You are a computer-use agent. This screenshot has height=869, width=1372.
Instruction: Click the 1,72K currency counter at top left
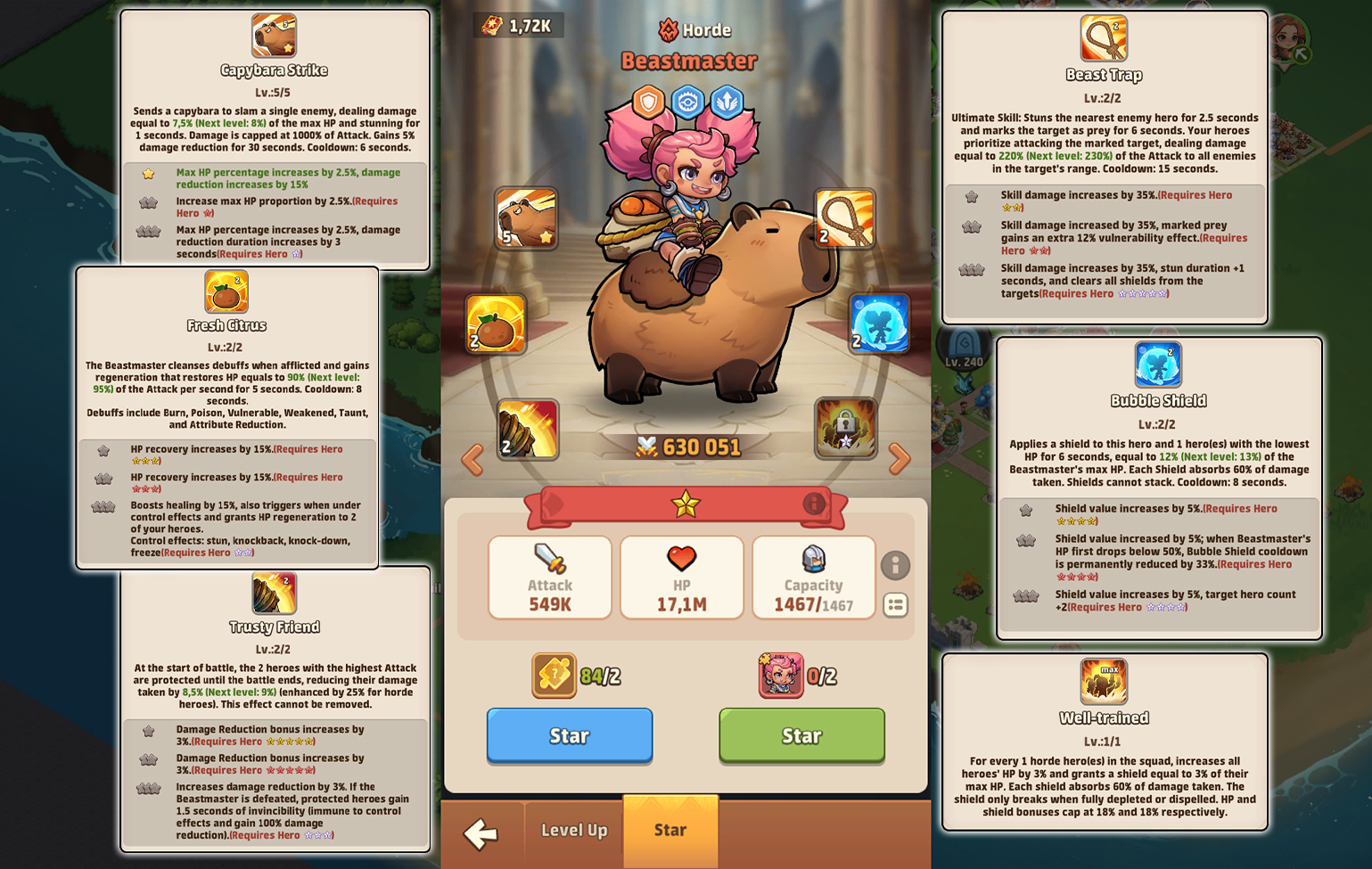click(518, 24)
